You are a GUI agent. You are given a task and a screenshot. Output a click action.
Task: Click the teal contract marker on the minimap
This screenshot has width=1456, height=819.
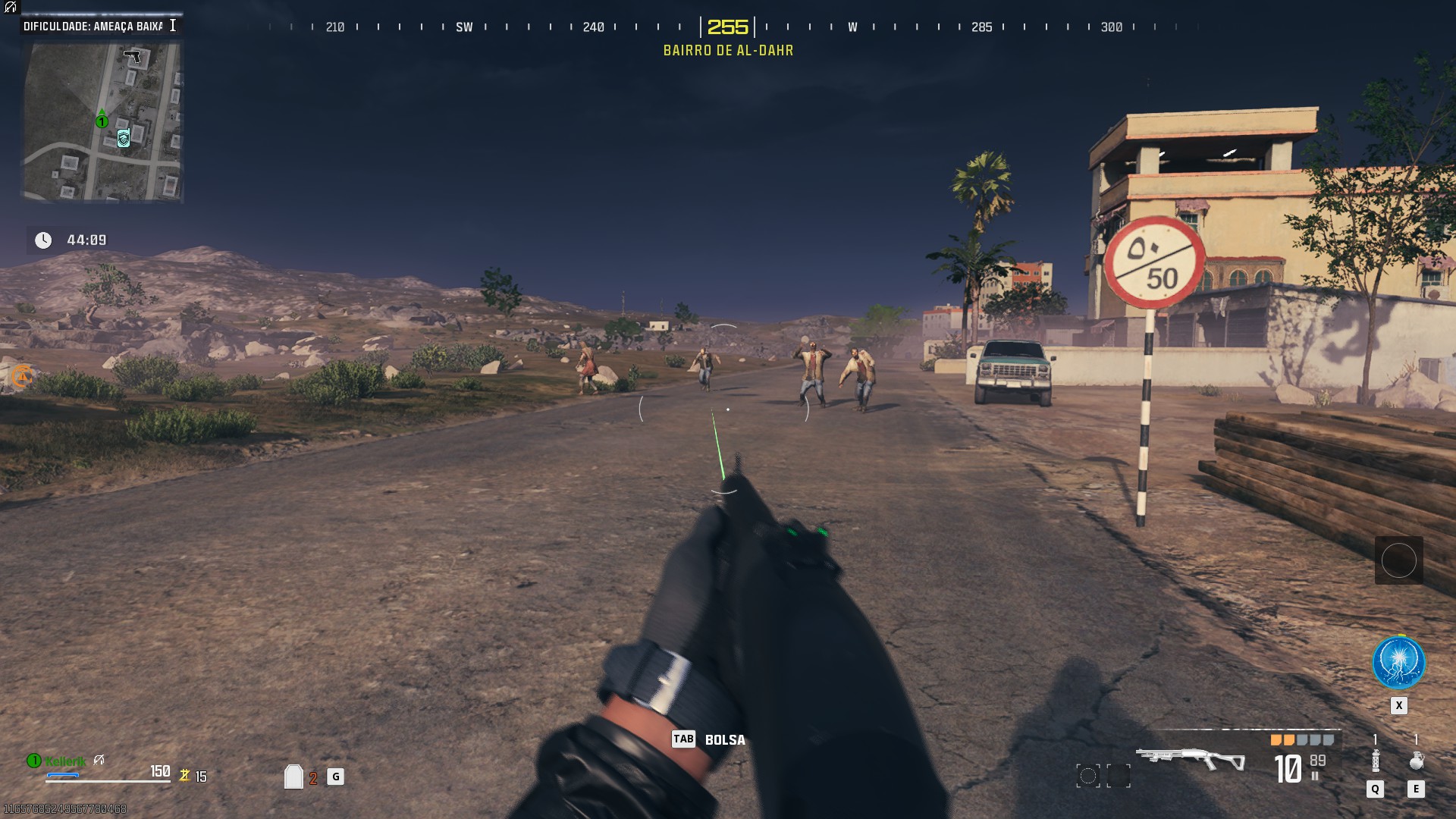(124, 138)
